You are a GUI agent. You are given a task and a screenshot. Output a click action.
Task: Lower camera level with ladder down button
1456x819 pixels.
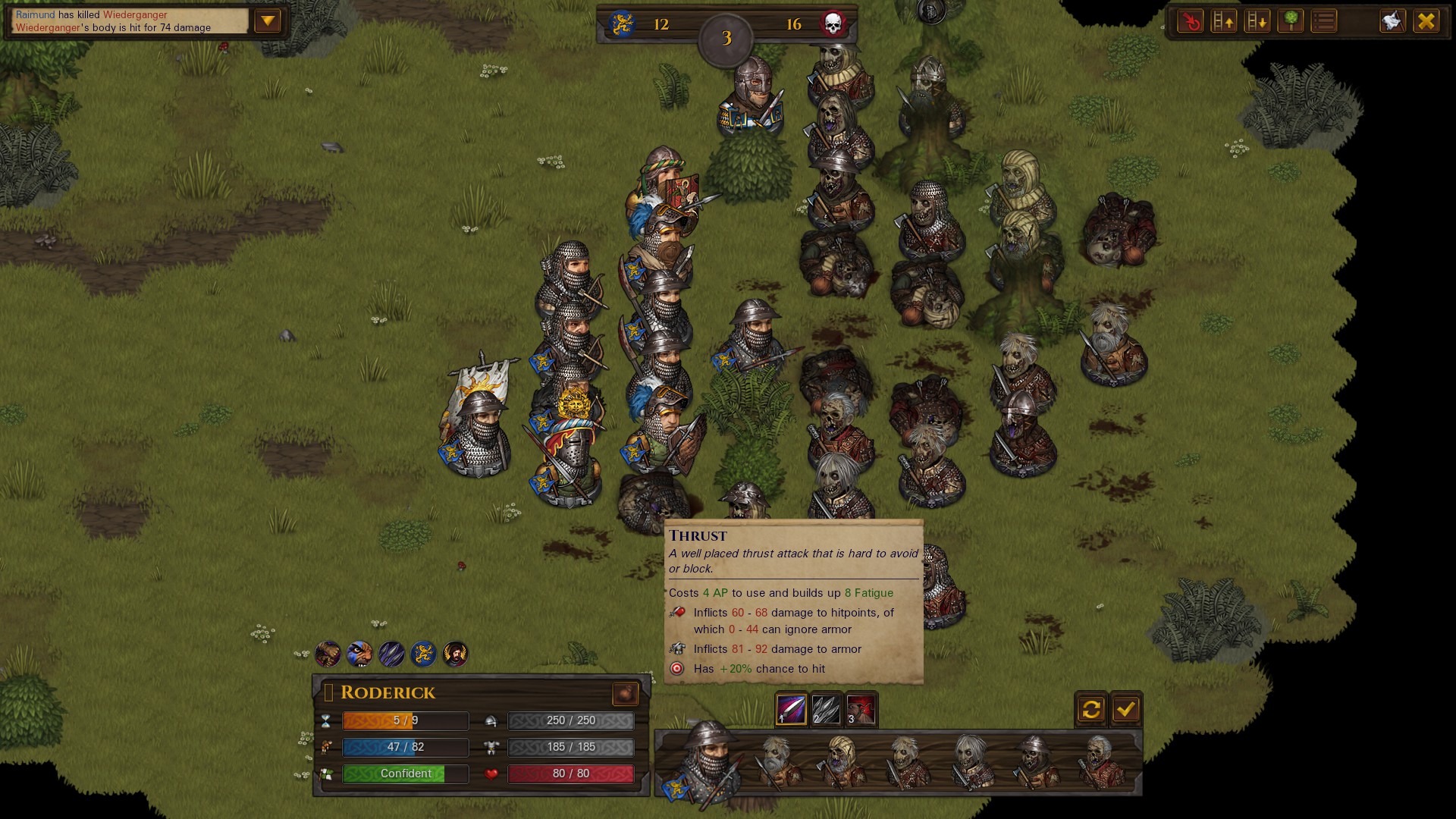(1257, 21)
